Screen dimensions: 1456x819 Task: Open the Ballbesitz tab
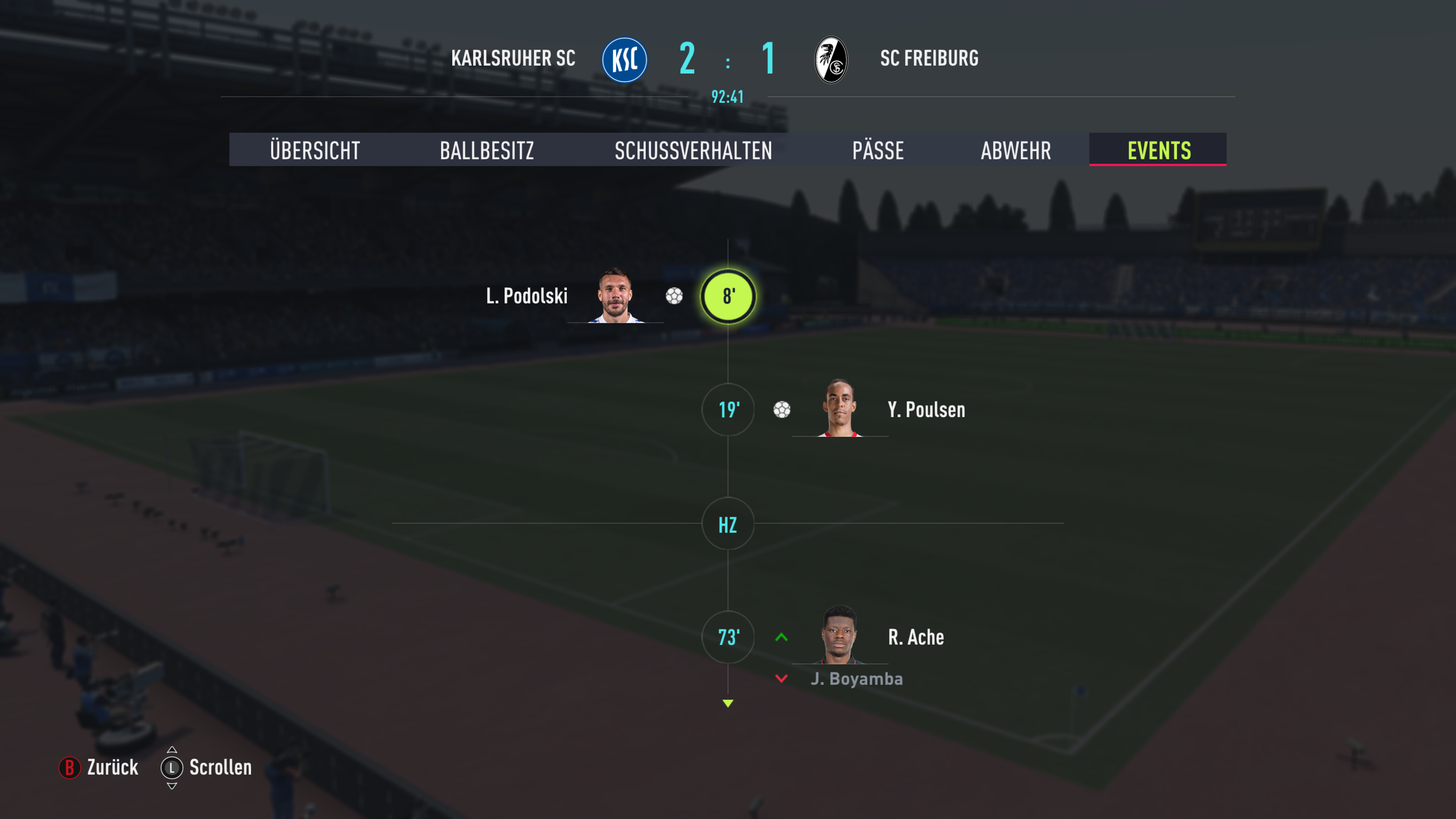486,151
